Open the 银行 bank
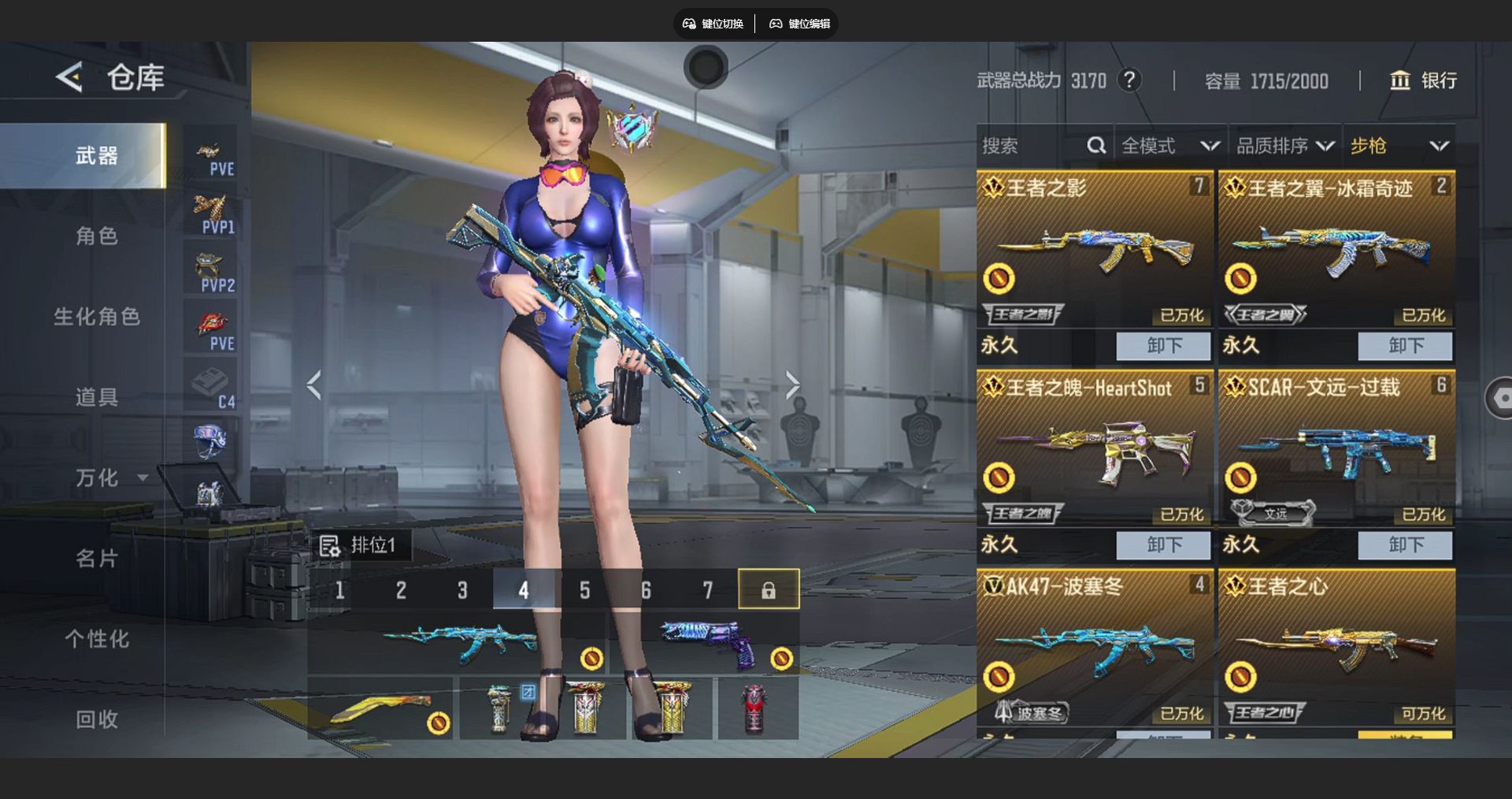 (x=1424, y=80)
